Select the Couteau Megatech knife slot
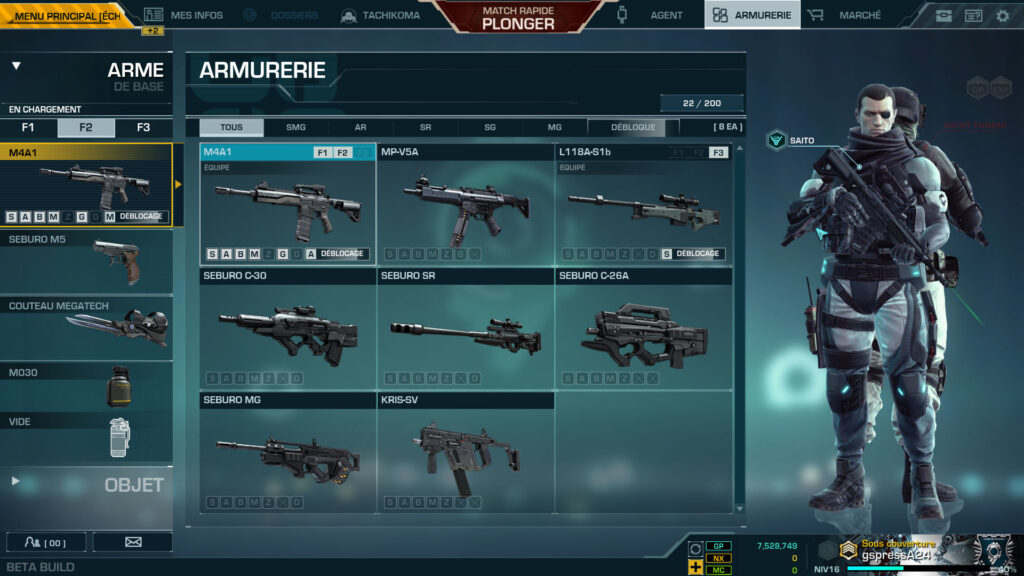The height and width of the screenshot is (576, 1024). tap(86, 327)
